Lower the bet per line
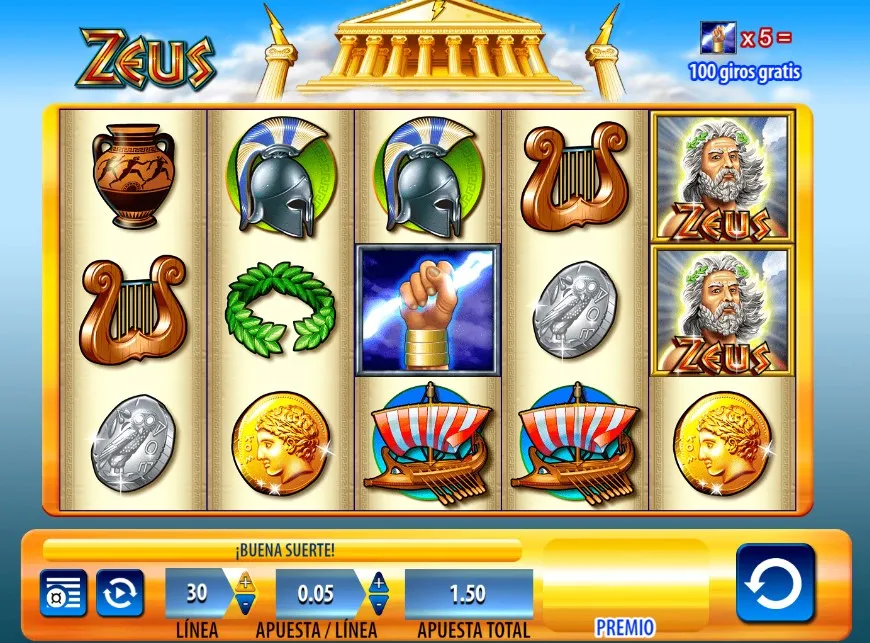 point(378,604)
